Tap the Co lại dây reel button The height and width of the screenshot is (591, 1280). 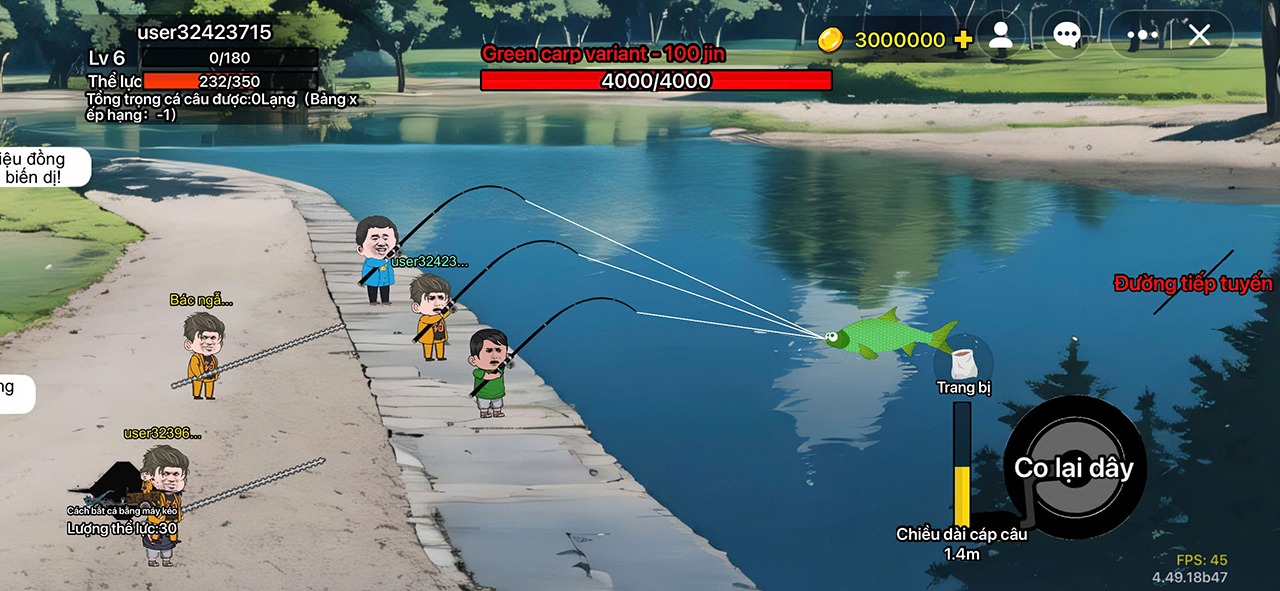[1074, 467]
